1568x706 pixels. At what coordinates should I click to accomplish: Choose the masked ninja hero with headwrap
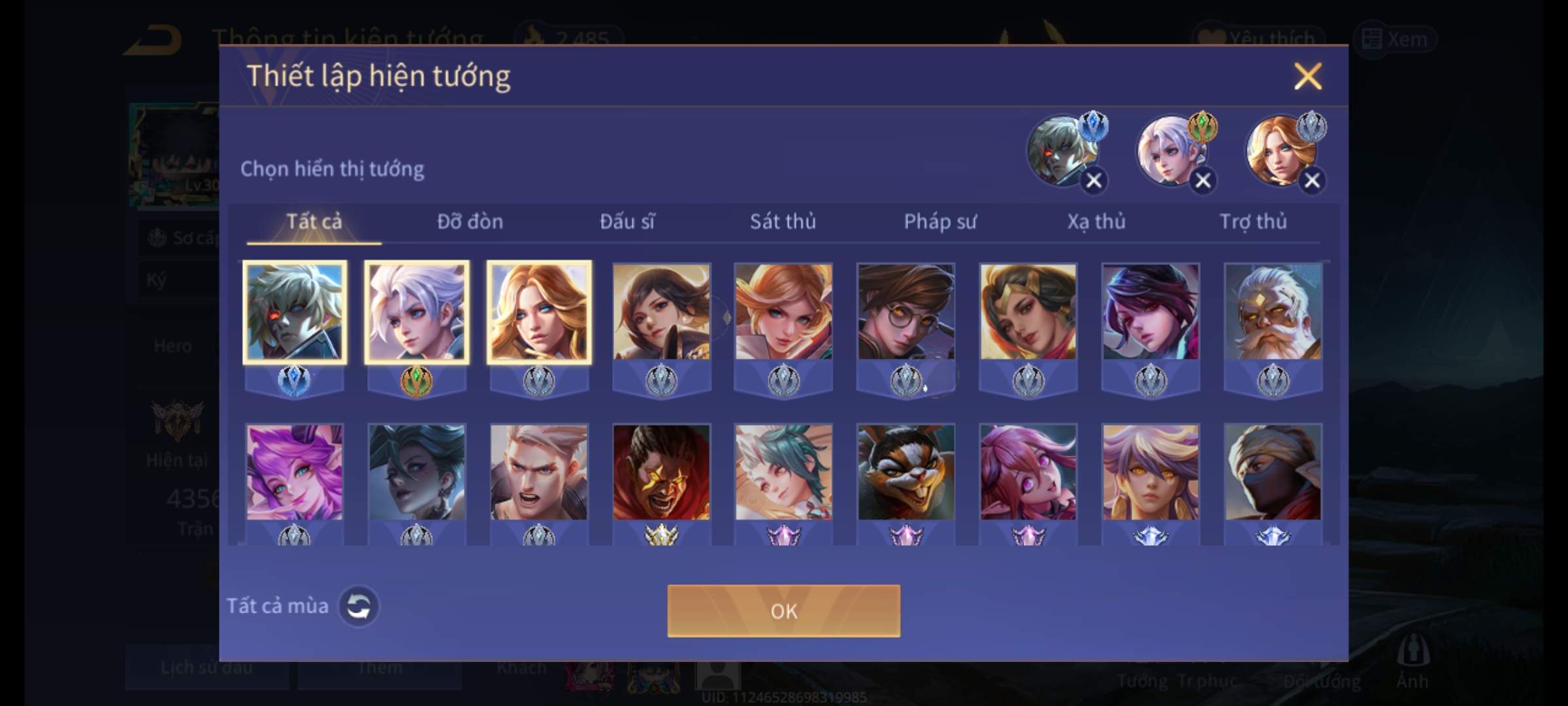click(1273, 472)
